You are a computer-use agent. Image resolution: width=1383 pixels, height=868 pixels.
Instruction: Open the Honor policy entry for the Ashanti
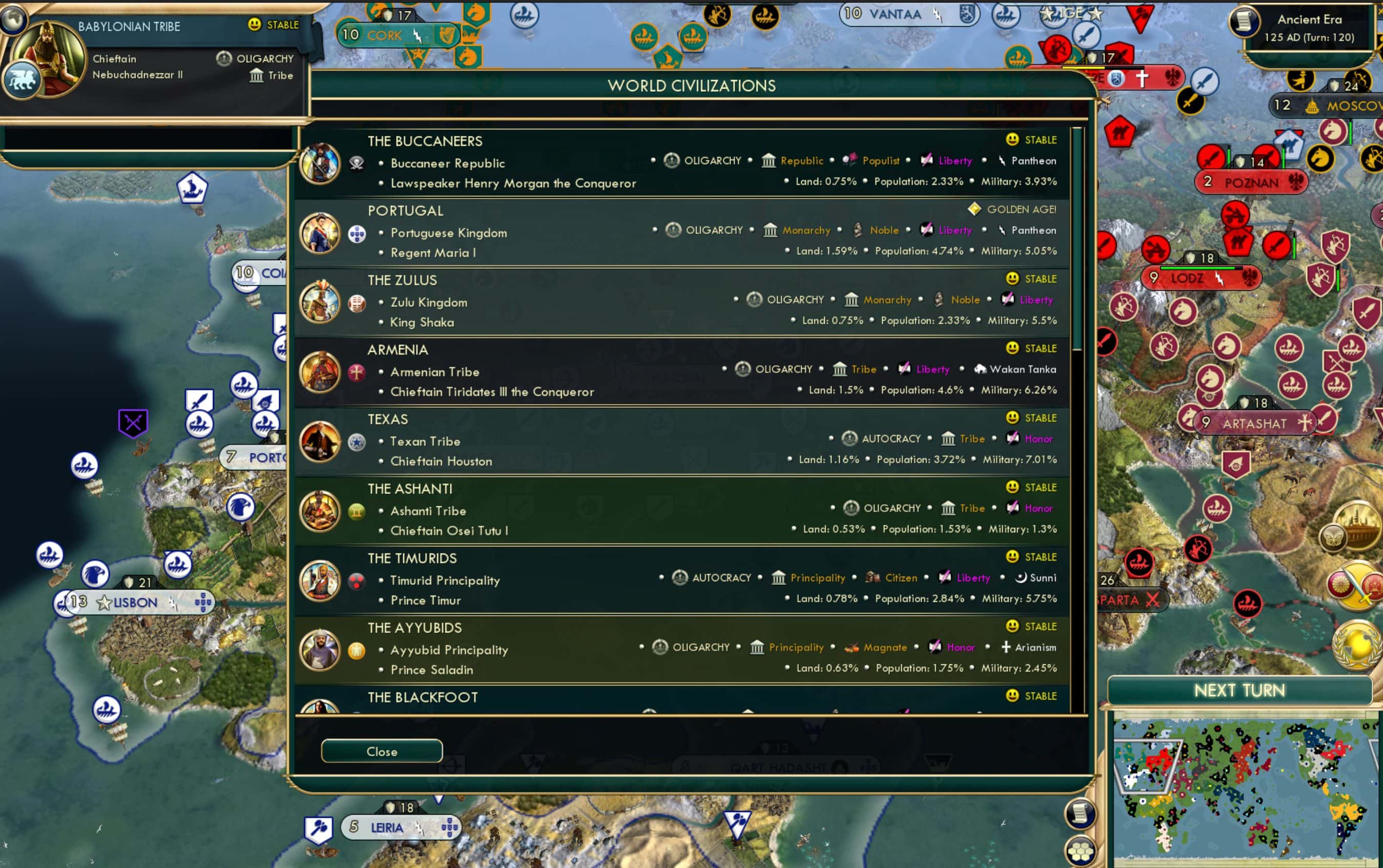pos(1039,508)
